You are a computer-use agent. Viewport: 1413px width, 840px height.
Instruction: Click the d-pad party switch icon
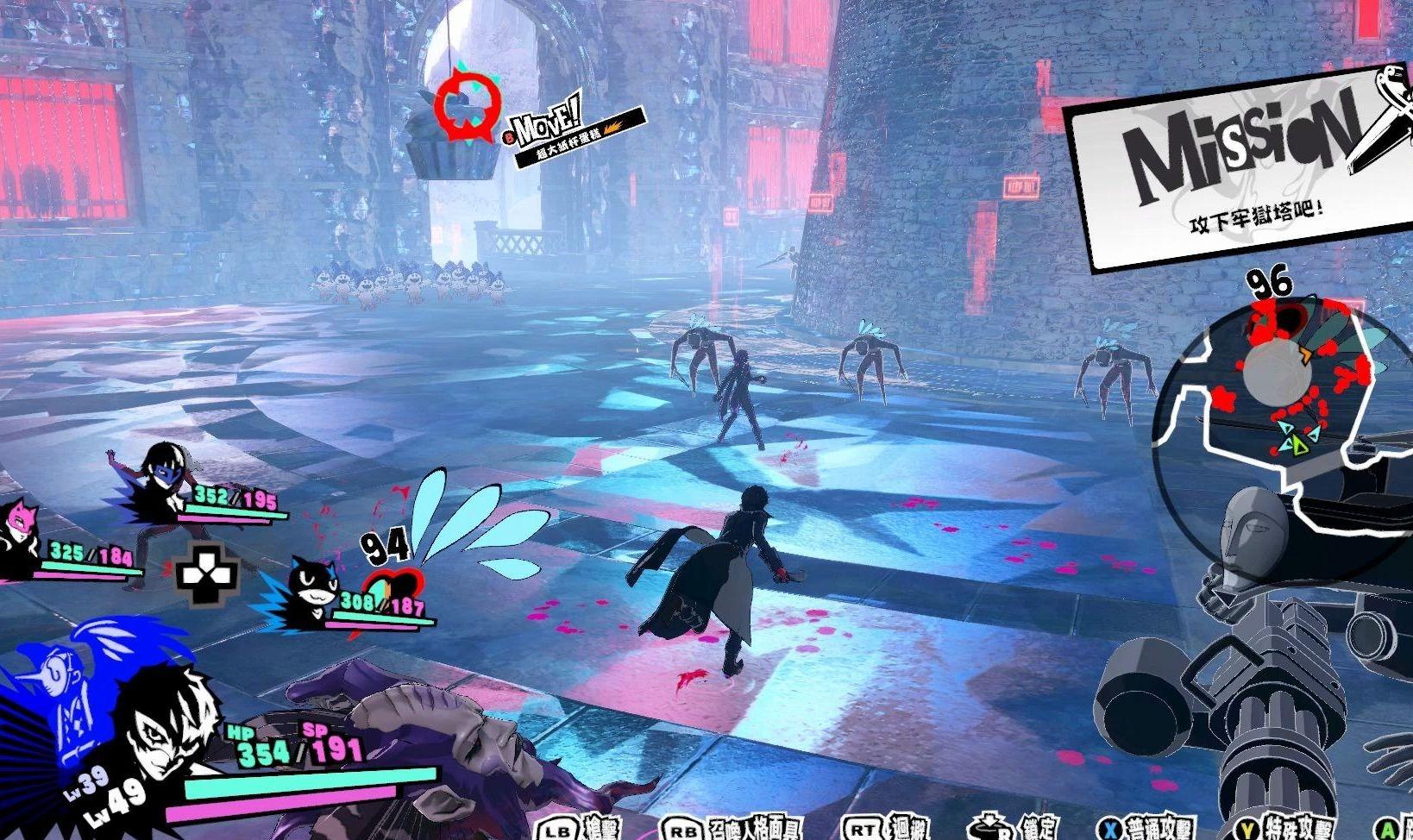coord(207,574)
